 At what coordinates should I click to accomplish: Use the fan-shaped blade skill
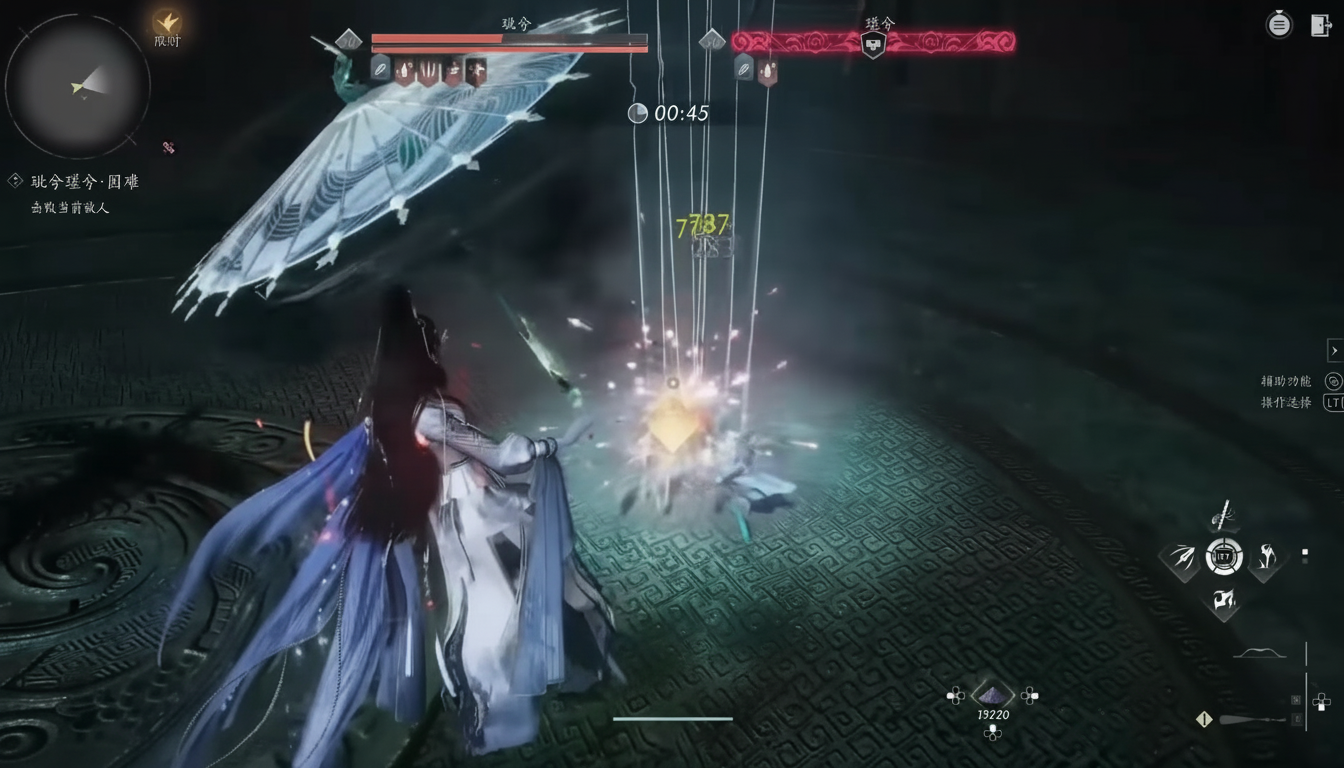(1181, 558)
